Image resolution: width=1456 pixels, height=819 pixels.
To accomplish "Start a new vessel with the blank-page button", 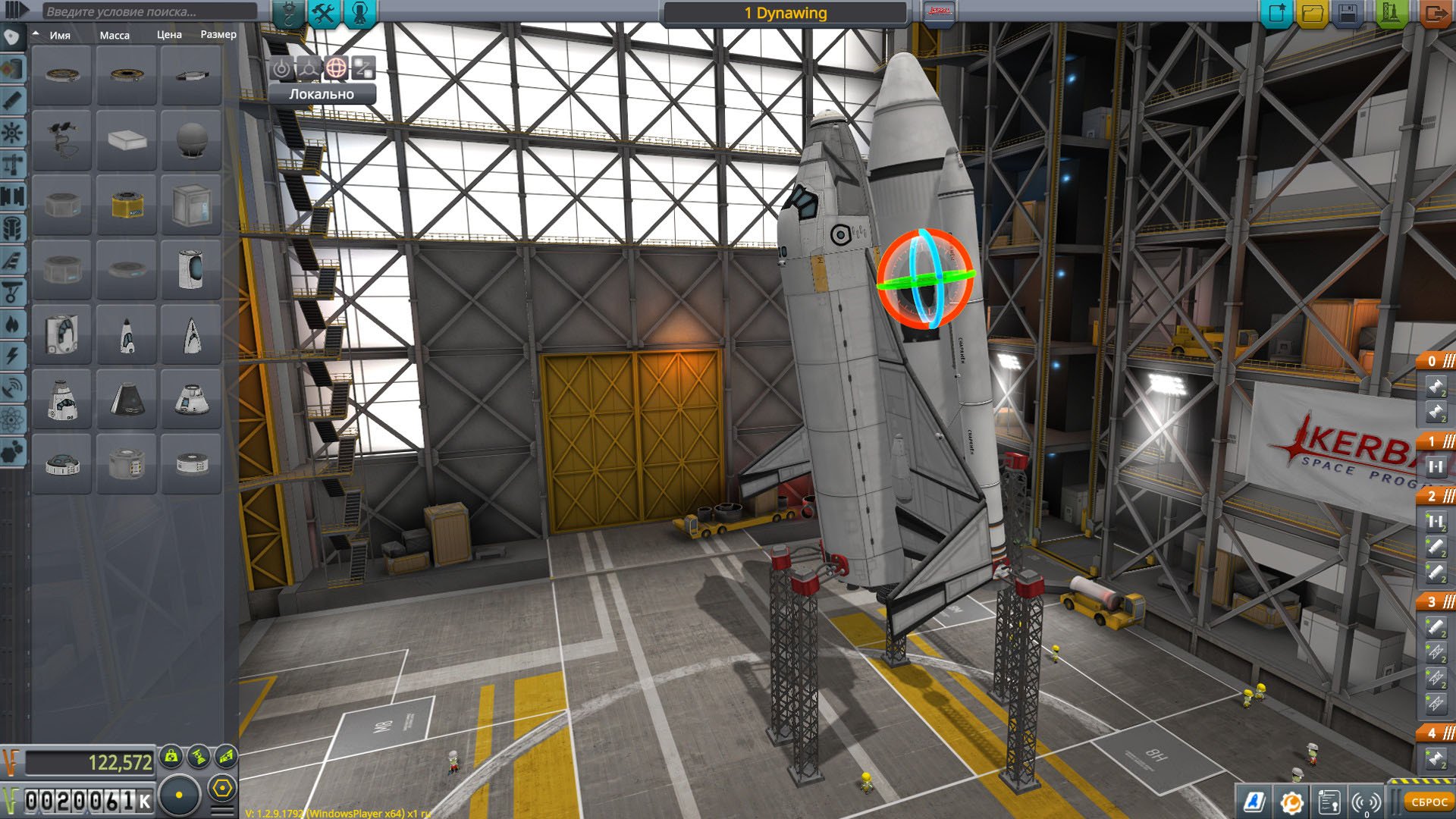I will (x=1276, y=13).
